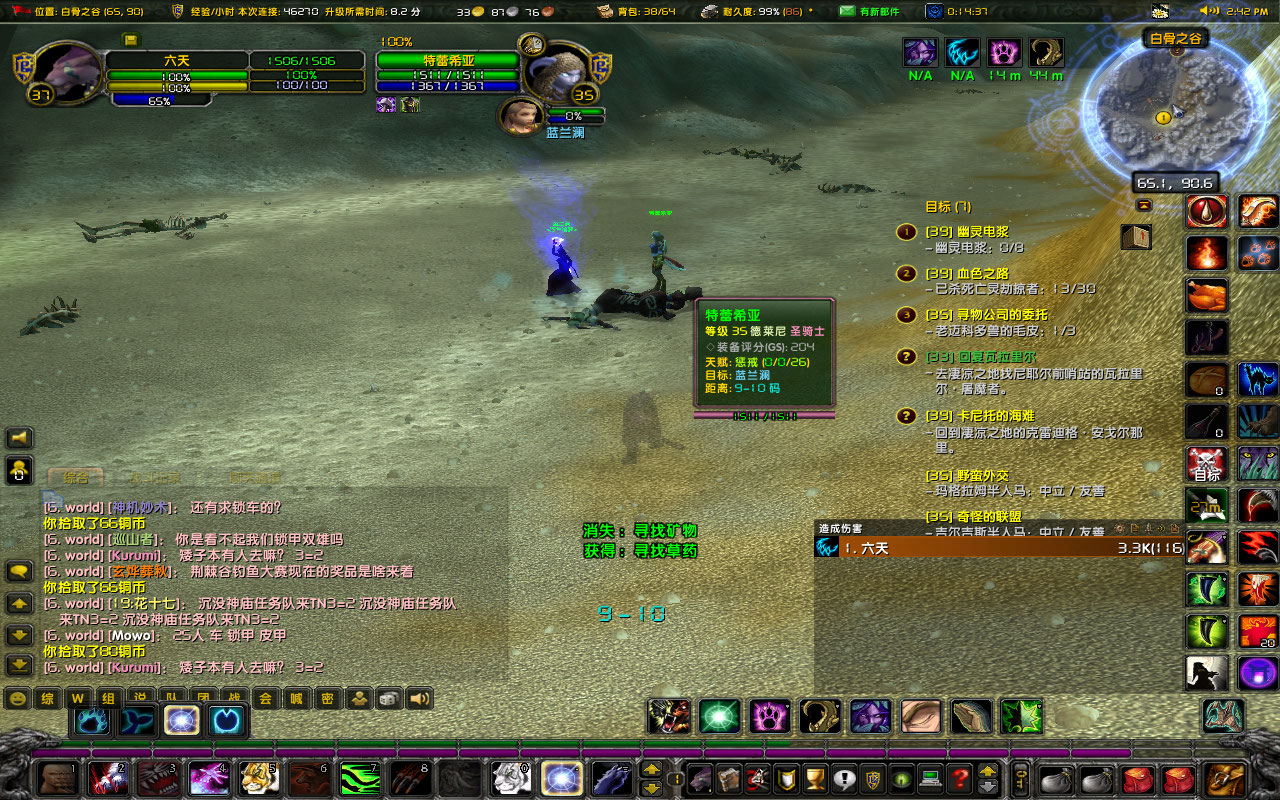Switch to the 战斗记录 combat log tab
Image resolution: width=1280 pixels, height=800 pixels.
(156, 476)
